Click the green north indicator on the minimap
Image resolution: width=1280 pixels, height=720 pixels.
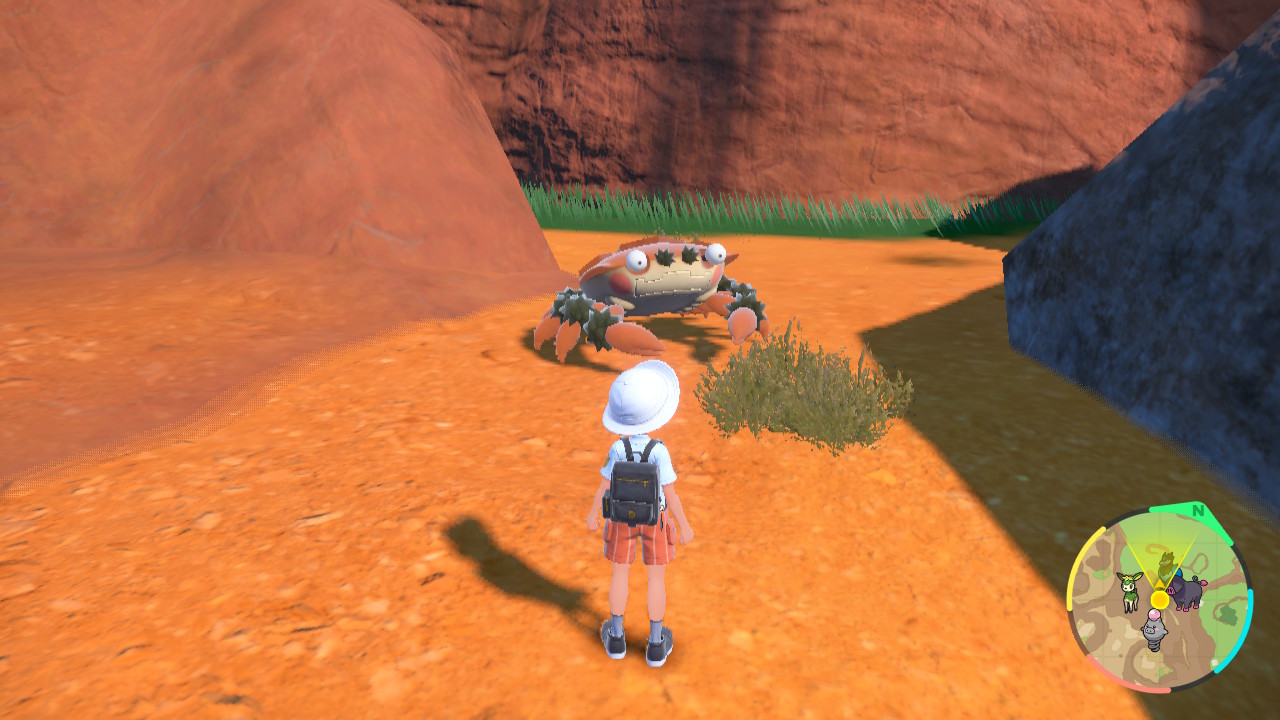(1198, 512)
